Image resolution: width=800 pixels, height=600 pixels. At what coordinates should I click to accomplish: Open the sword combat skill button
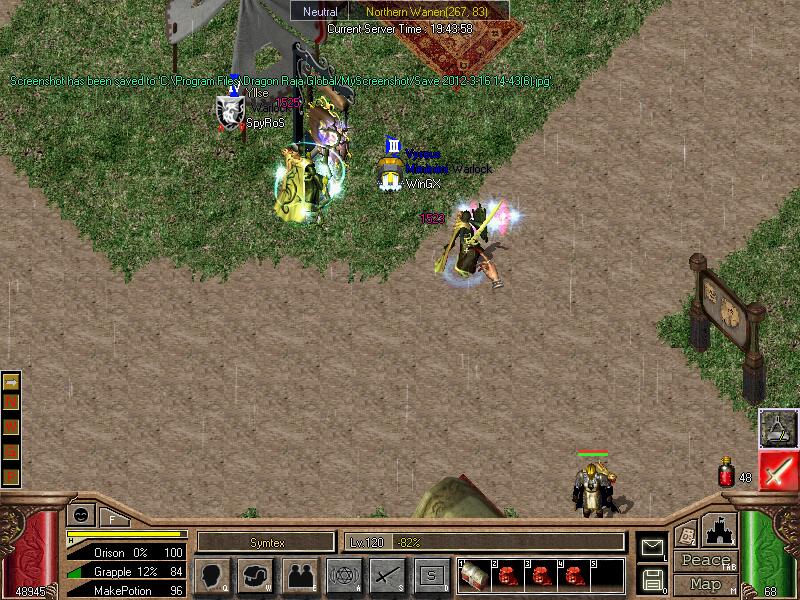tap(387, 575)
